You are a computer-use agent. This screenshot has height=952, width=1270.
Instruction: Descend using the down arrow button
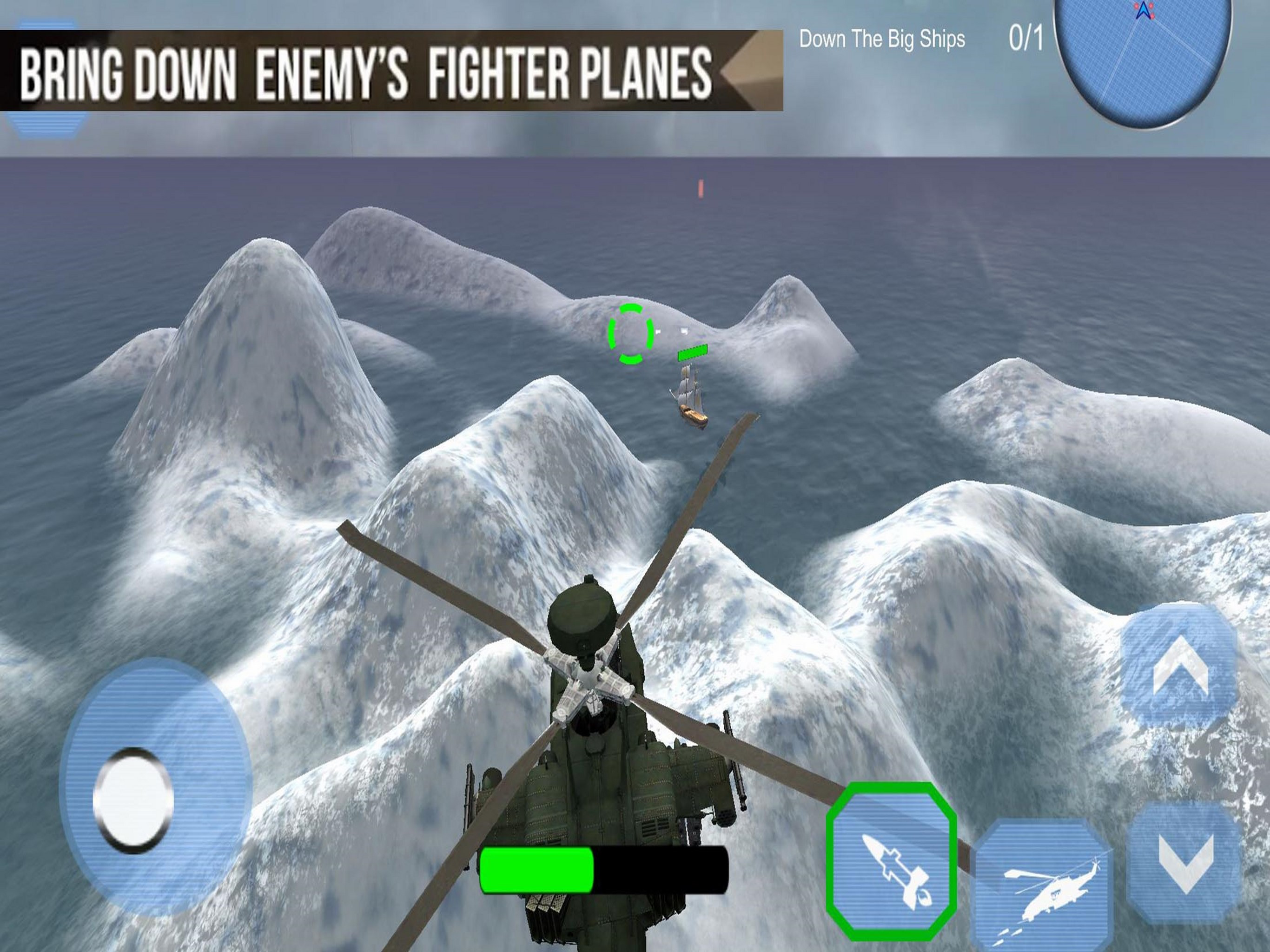[1185, 863]
